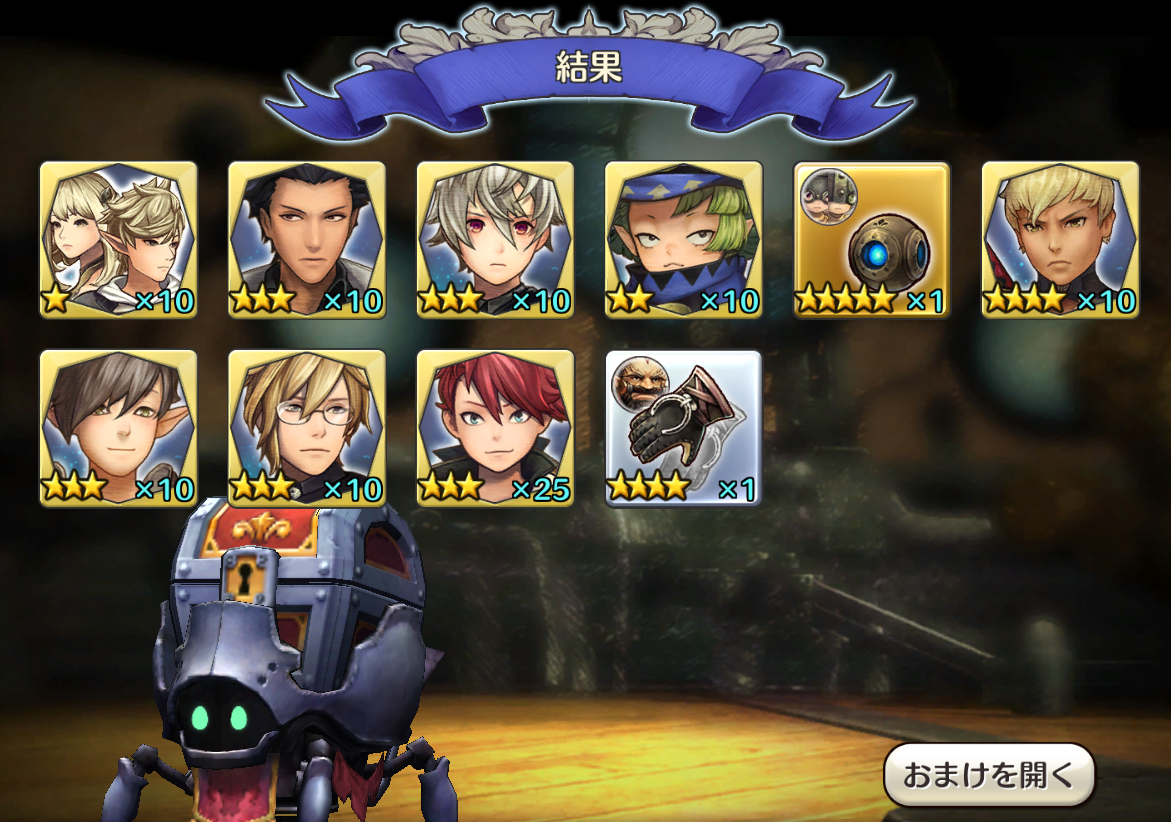The height and width of the screenshot is (822, 1171).
Task: Select the brown-haired elf-eared character reward
Action: pyautogui.click(x=118, y=428)
